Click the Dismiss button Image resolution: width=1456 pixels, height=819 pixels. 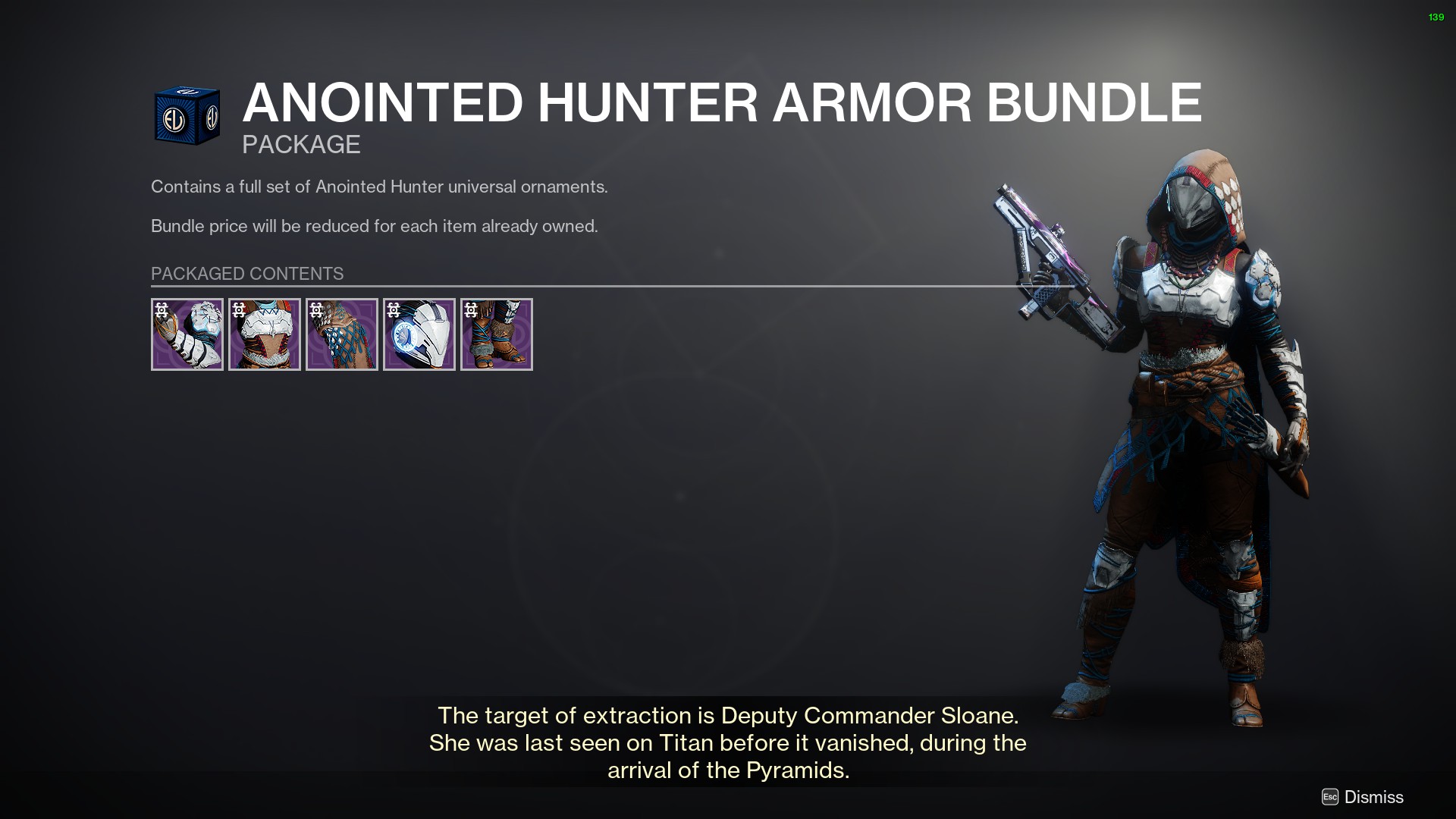coord(1373,797)
